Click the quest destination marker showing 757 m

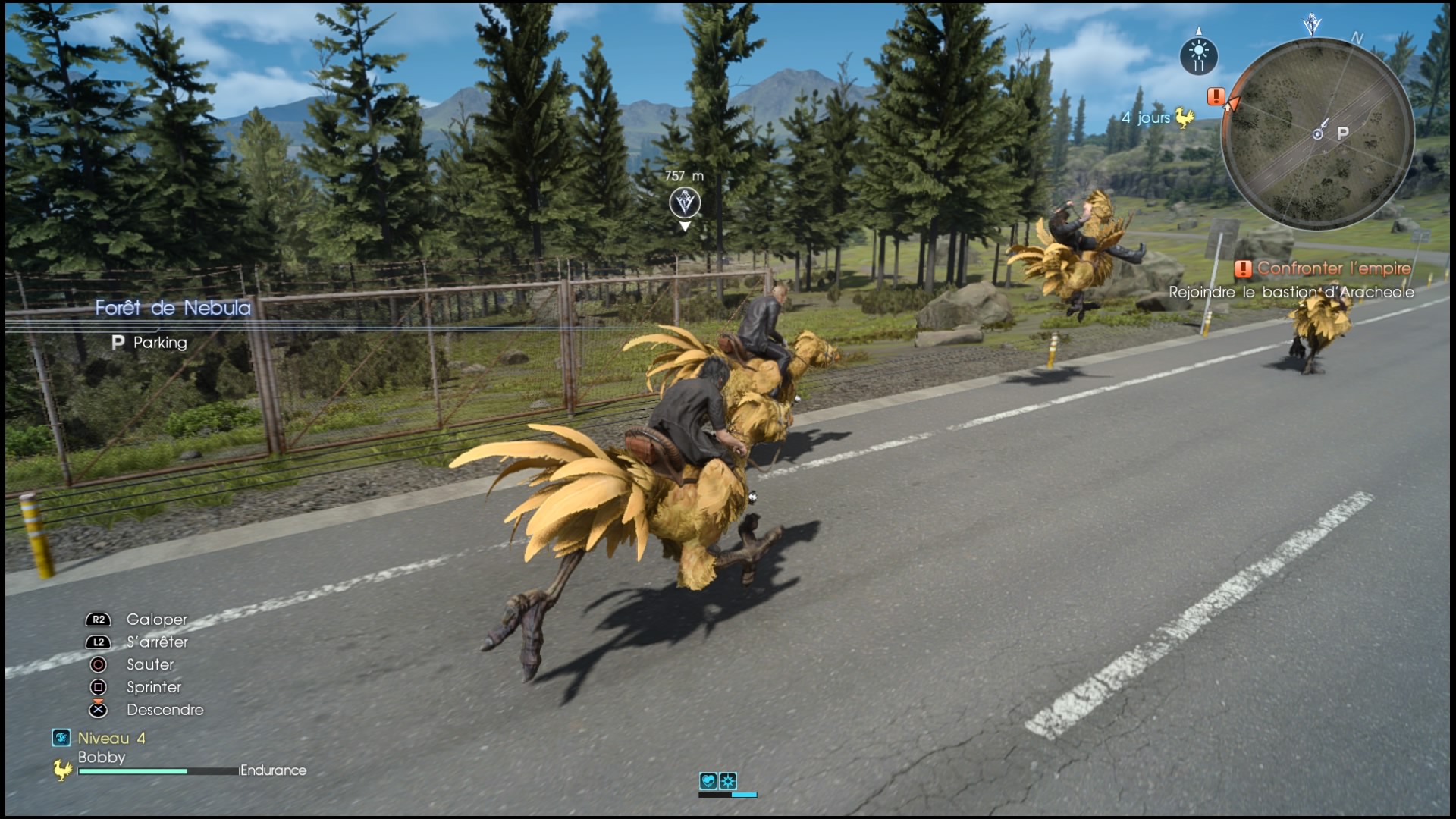685,202
